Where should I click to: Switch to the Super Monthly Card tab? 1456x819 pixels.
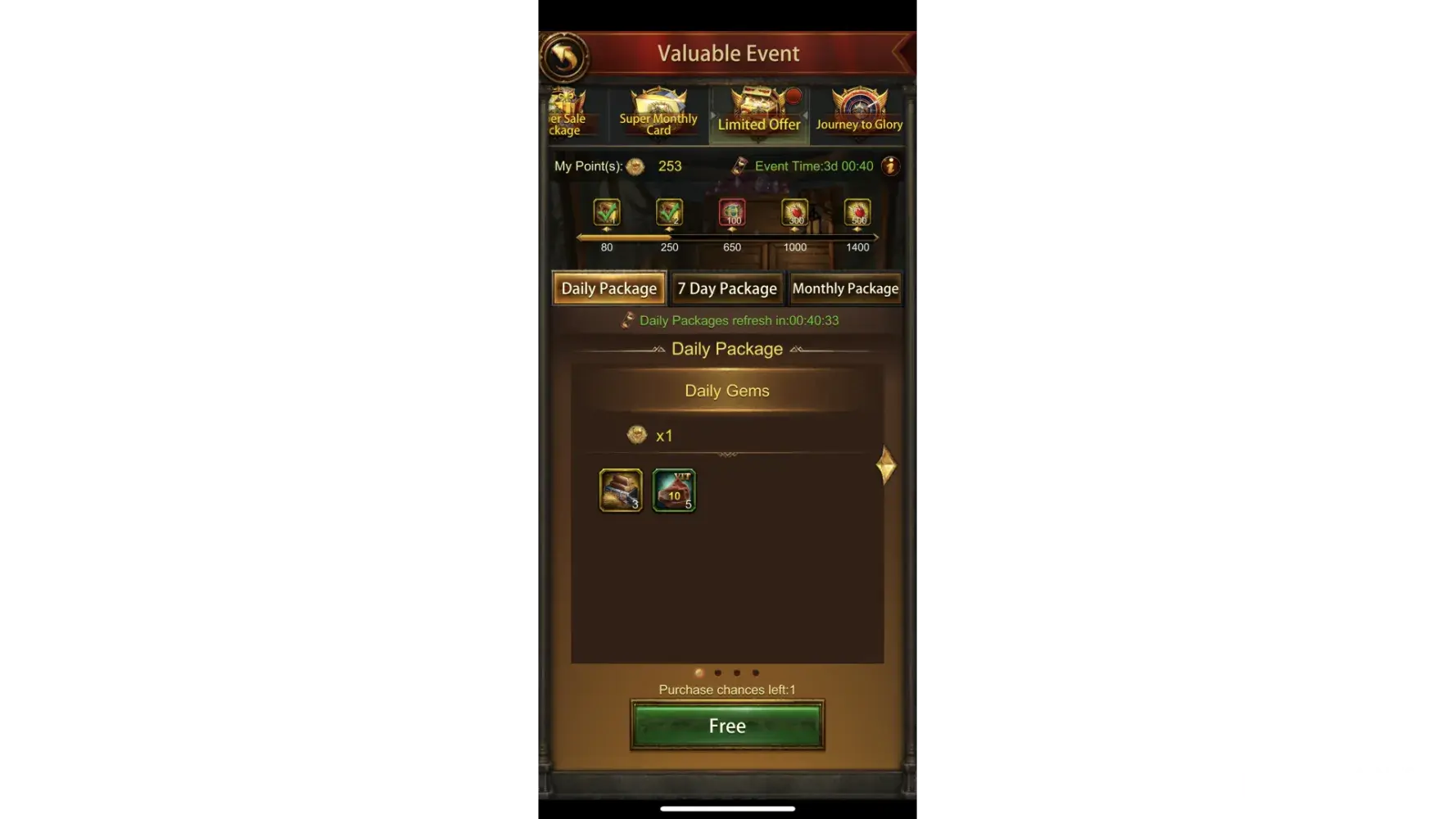[658, 114]
